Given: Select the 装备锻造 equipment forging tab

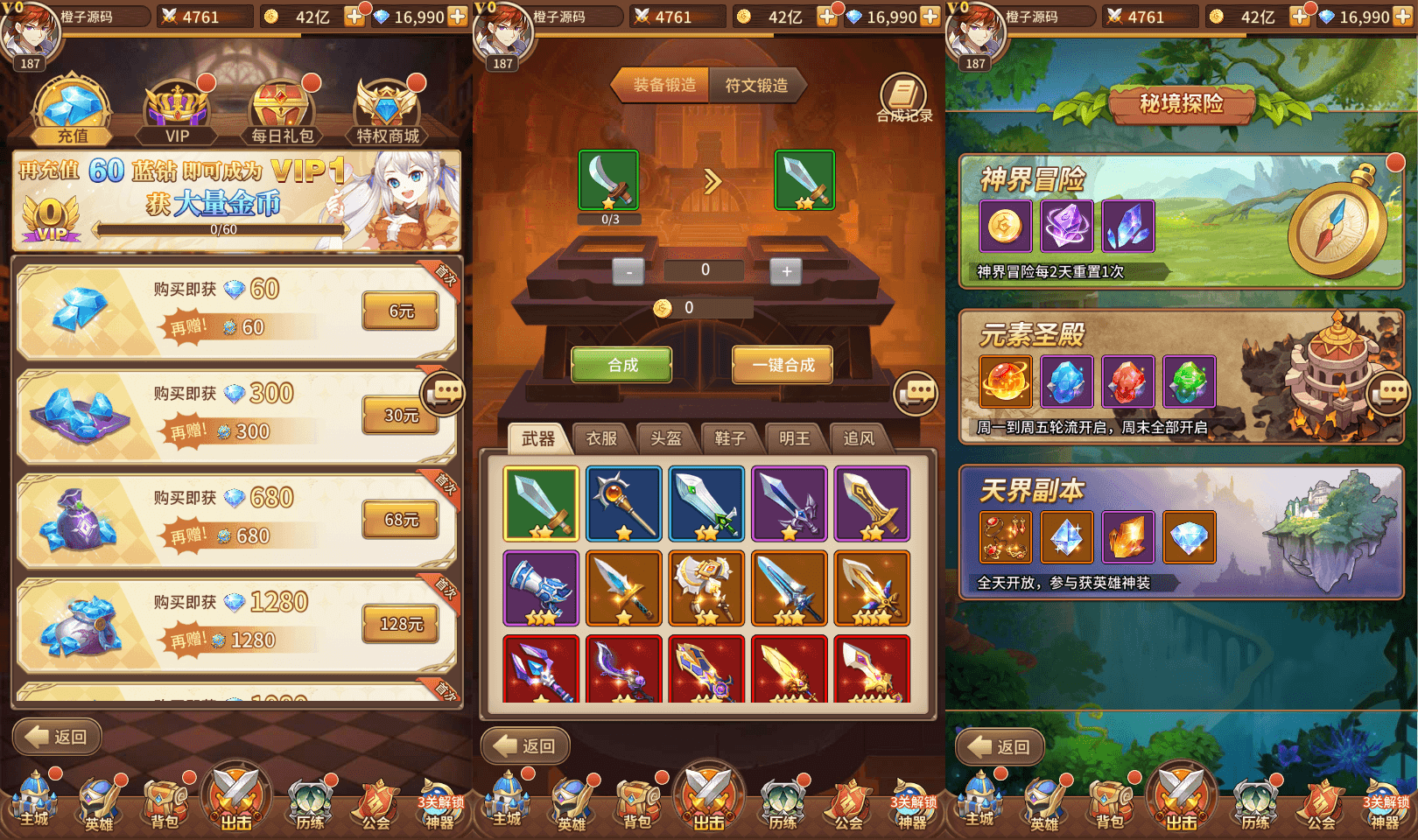Looking at the screenshot, I should [x=664, y=86].
